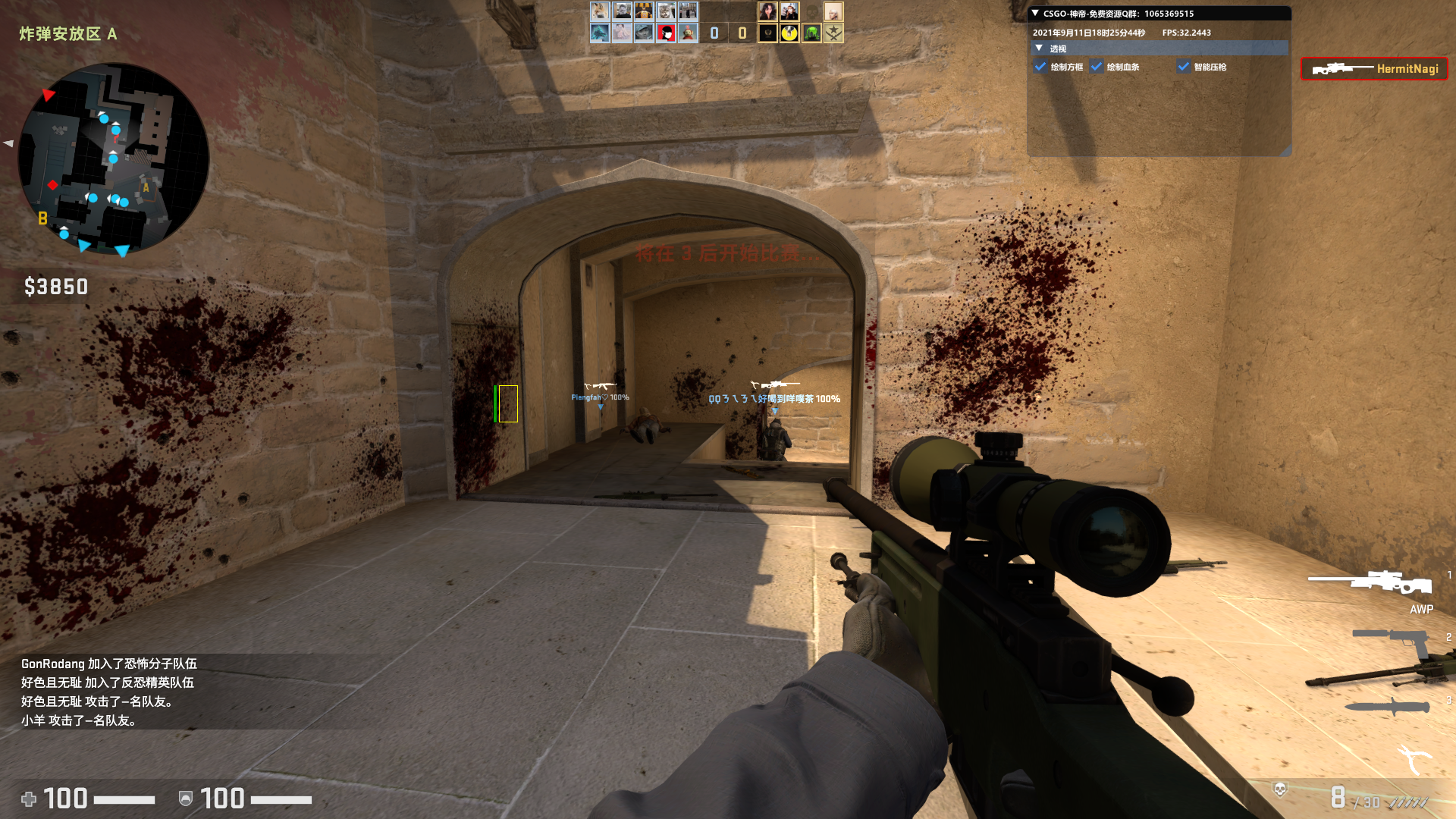This screenshot has width=1456, height=819.
Task: Select the Lakers jersey player avatar
Action: coord(644,11)
